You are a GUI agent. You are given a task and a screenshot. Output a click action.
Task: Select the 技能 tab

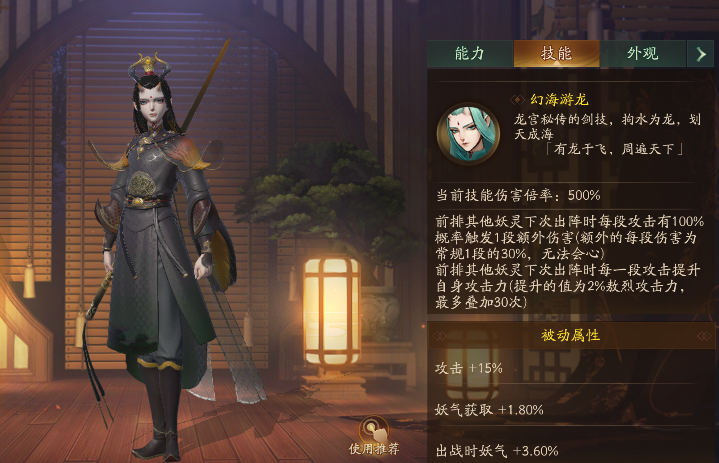coord(556,54)
